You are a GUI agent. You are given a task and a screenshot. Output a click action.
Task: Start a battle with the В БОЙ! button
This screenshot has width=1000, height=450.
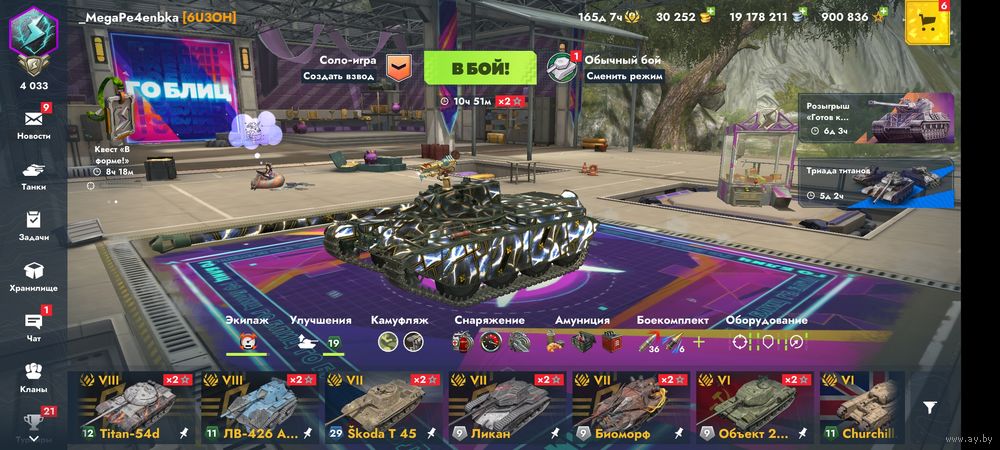tap(480, 68)
